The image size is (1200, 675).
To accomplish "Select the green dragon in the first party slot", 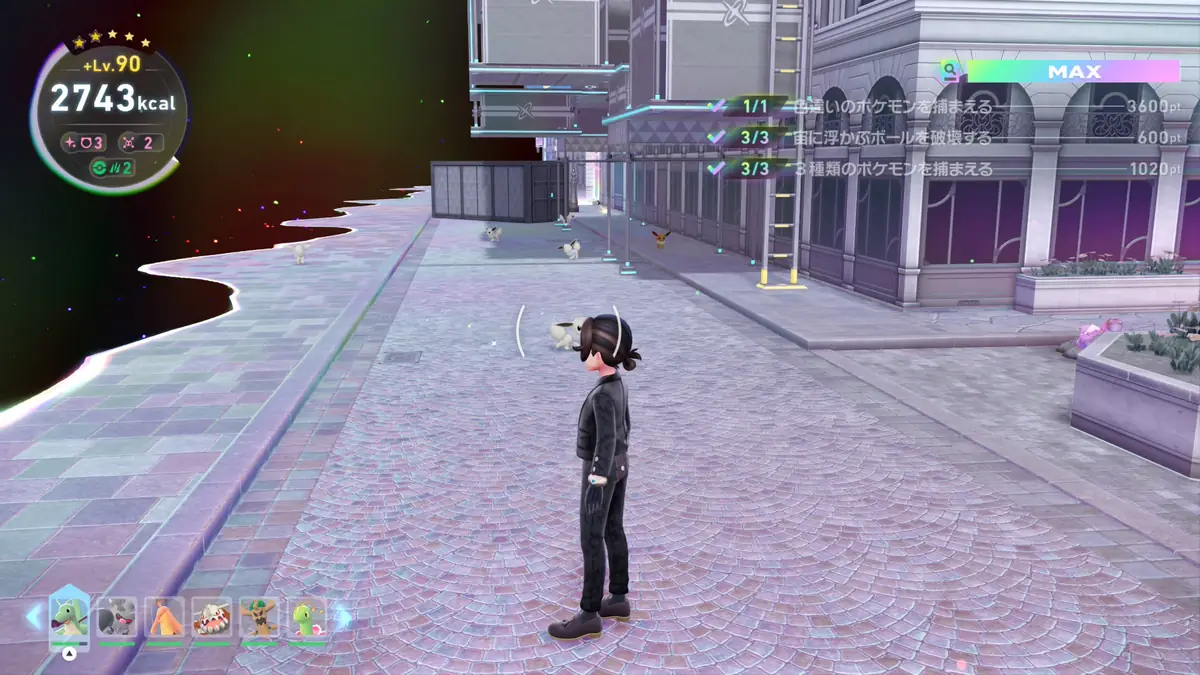I will coord(69,619).
